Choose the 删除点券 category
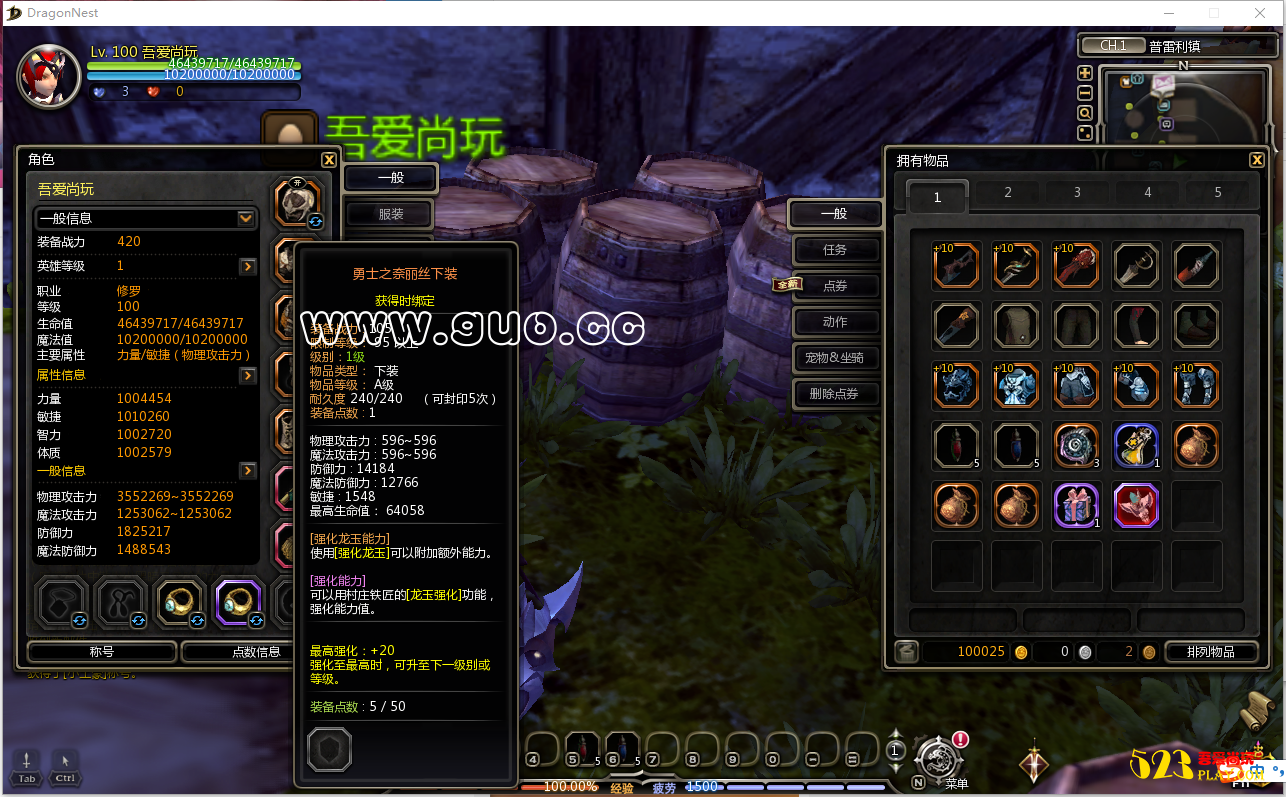The image size is (1286, 797). (835, 394)
